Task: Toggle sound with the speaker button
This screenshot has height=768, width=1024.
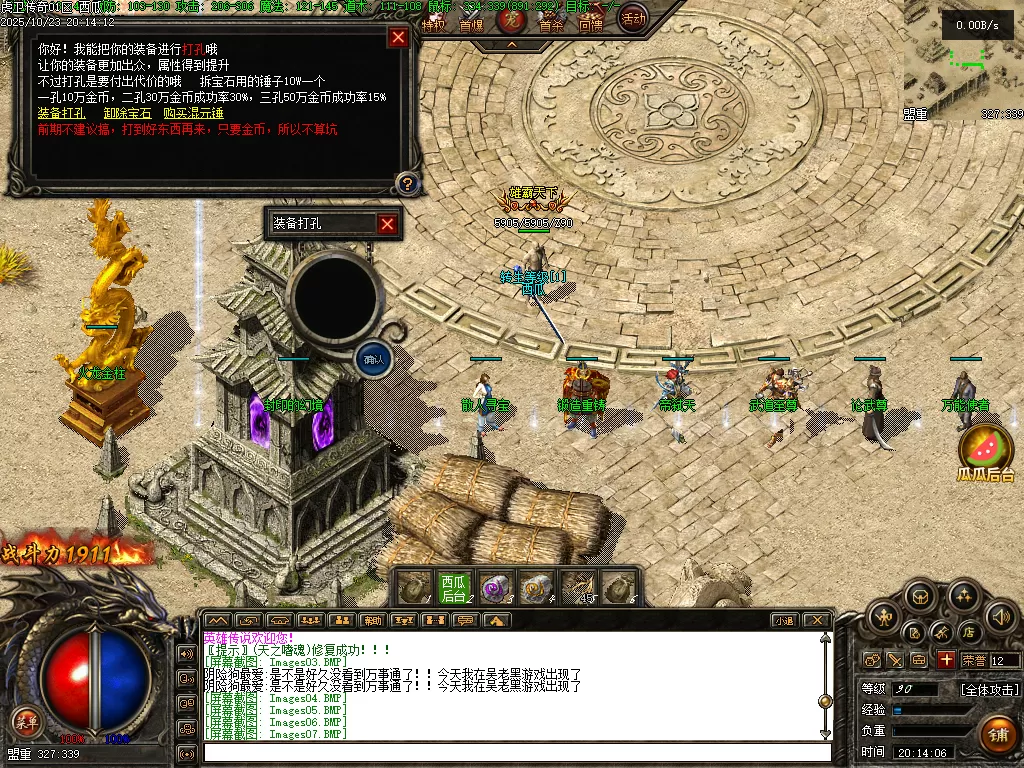Action: point(1000,615)
